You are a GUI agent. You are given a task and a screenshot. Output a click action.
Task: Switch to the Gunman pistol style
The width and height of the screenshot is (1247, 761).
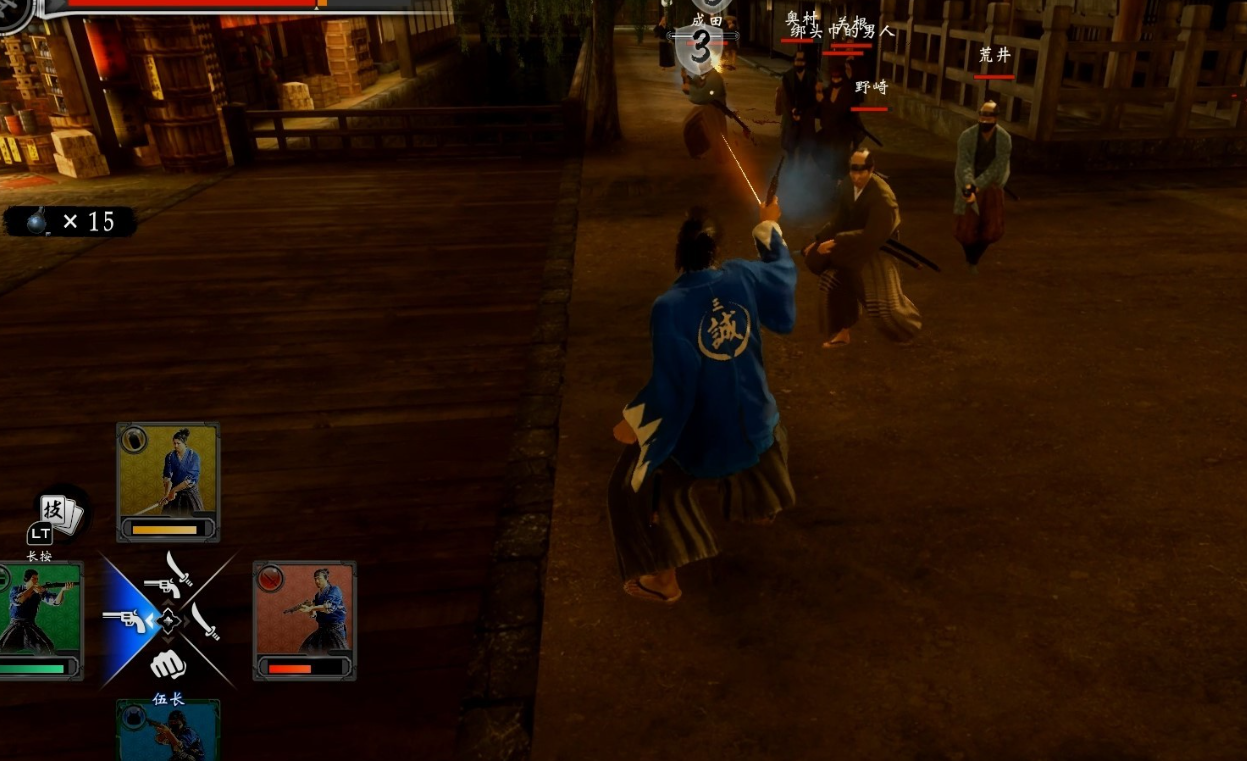[125, 621]
